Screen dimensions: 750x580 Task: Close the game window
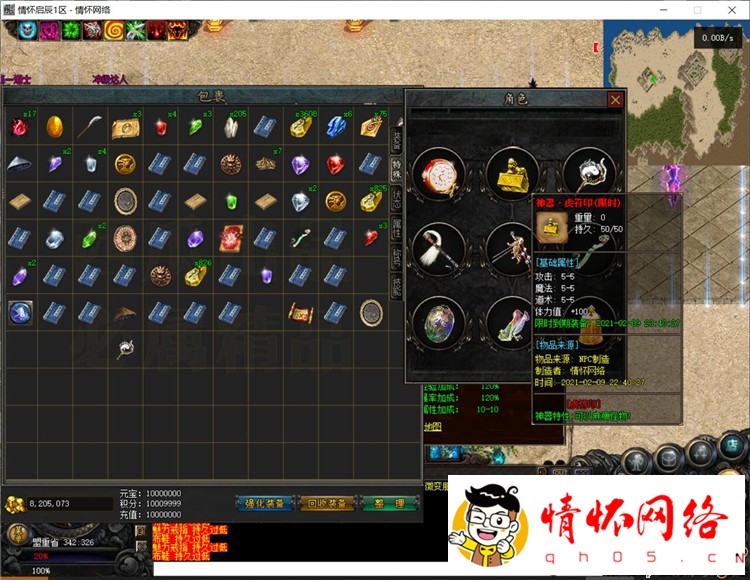pyautogui.click(x=730, y=9)
